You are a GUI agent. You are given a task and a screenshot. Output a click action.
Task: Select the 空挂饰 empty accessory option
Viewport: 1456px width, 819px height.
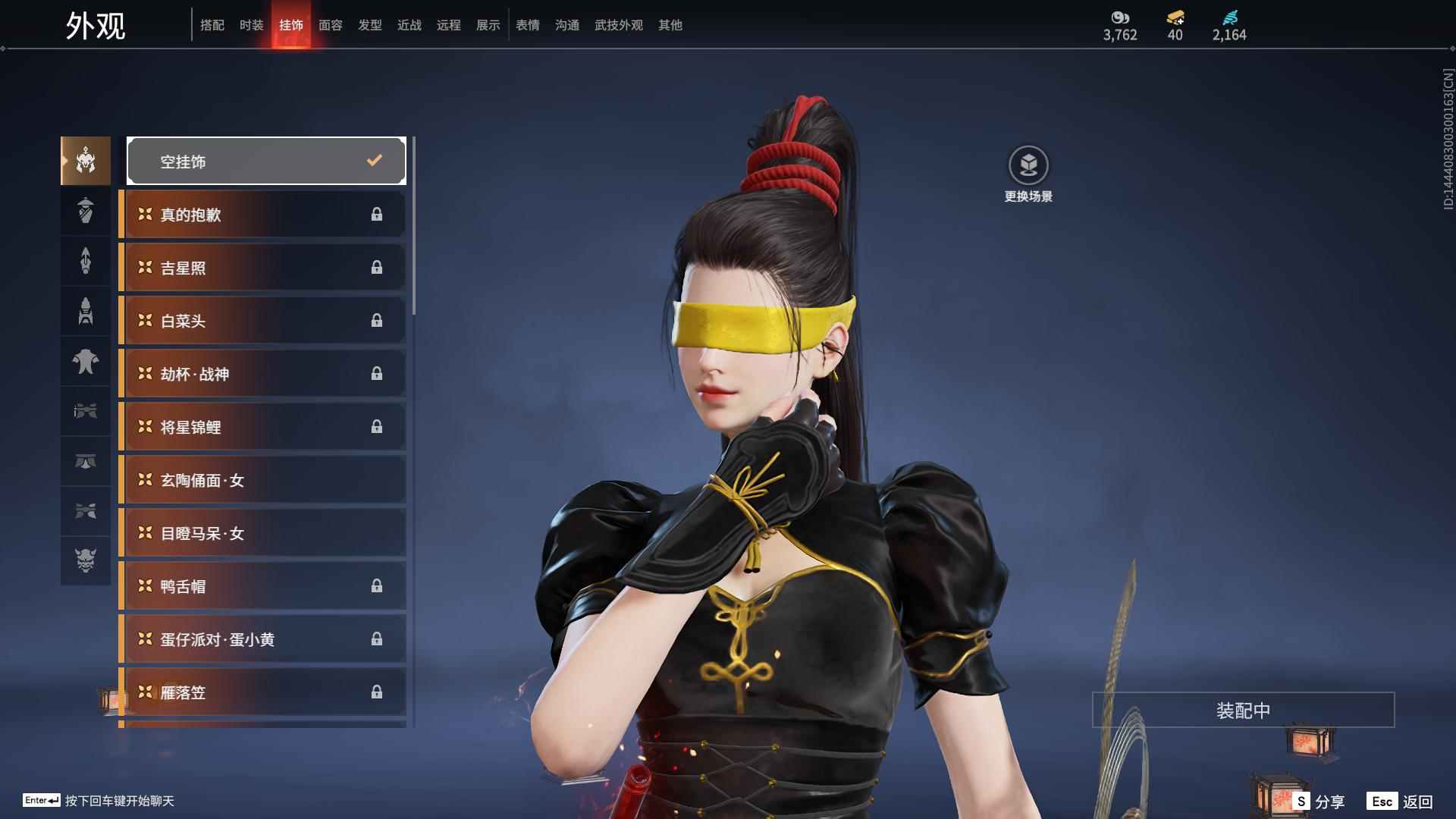click(x=265, y=160)
